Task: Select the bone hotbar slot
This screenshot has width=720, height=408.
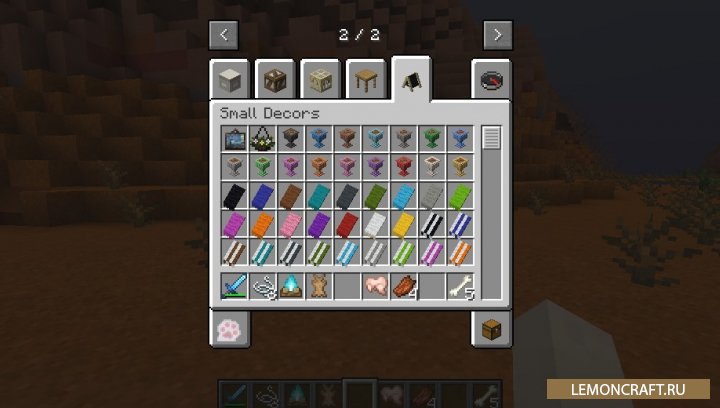Action: coord(458,286)
